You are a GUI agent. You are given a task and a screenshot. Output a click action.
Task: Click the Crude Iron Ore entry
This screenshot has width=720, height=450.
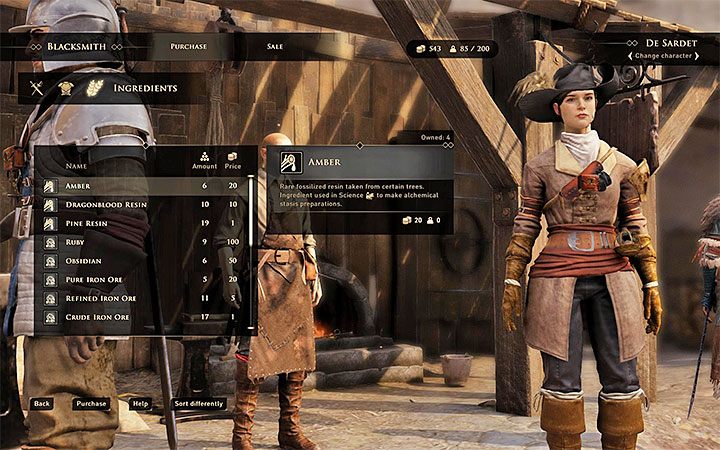point(142,318)
